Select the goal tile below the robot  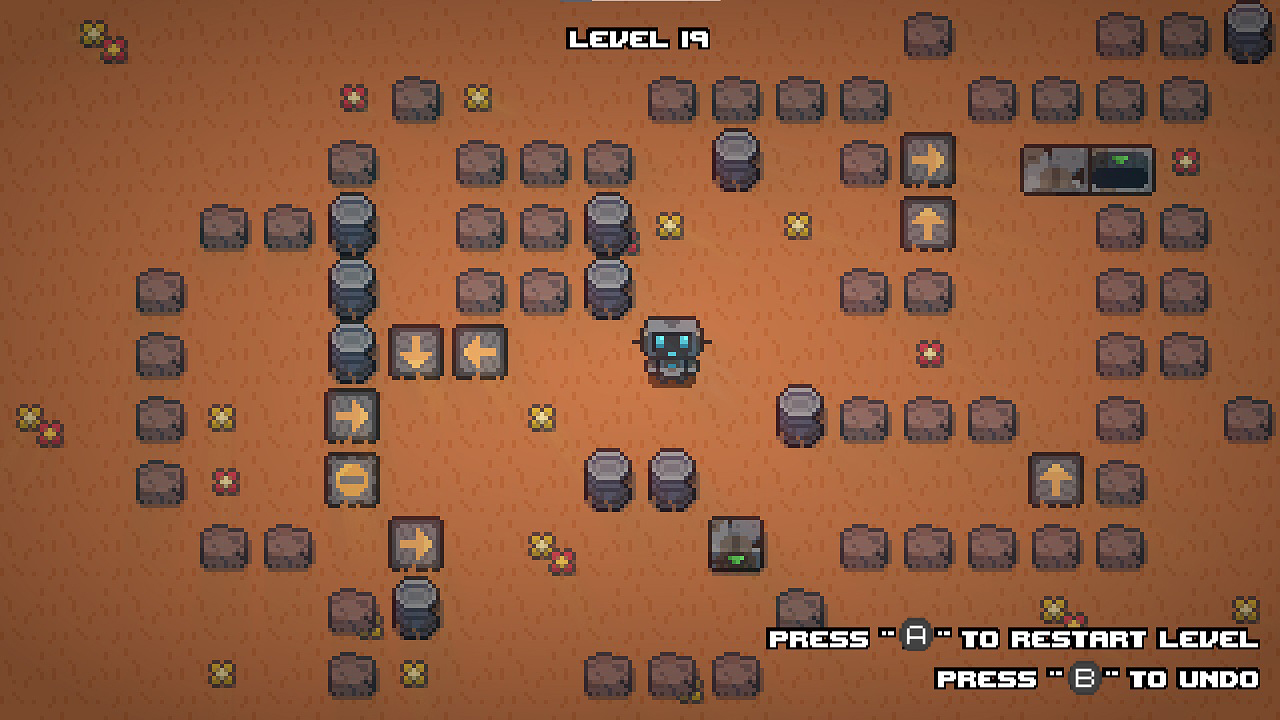[x=736, y=545]
